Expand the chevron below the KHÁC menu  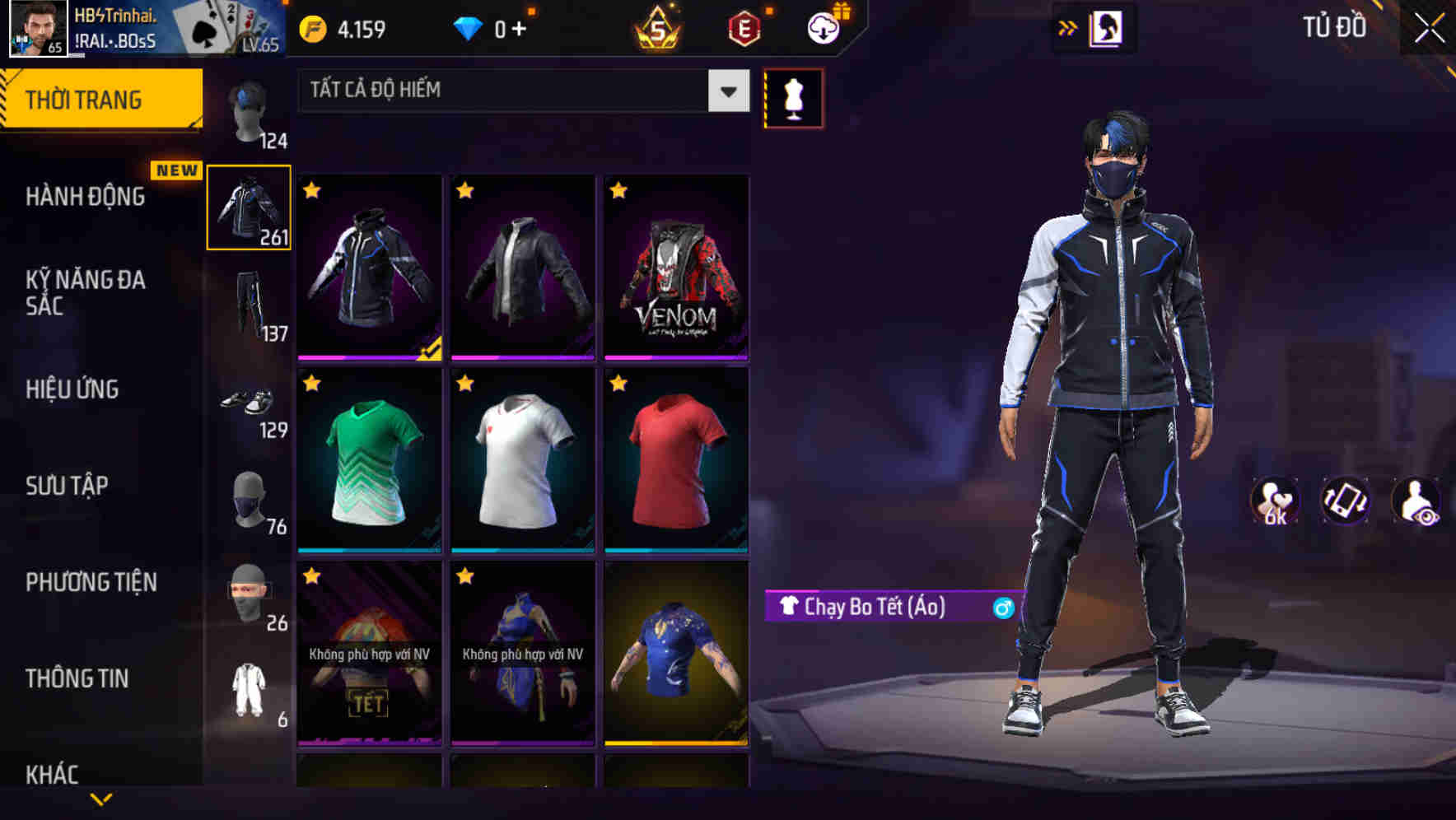tap(101, 800)
